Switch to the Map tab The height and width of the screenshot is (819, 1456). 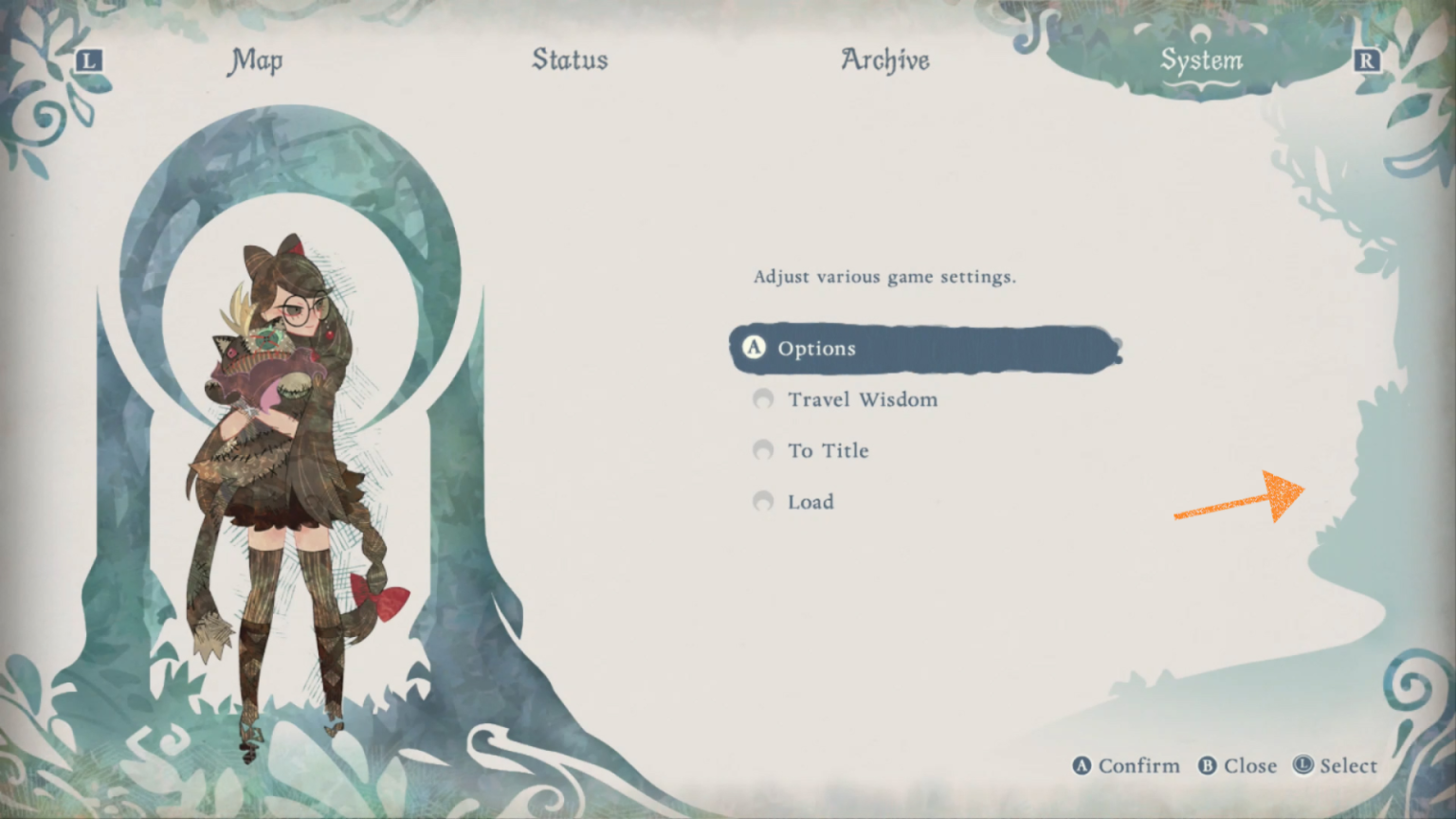(255, 61)
